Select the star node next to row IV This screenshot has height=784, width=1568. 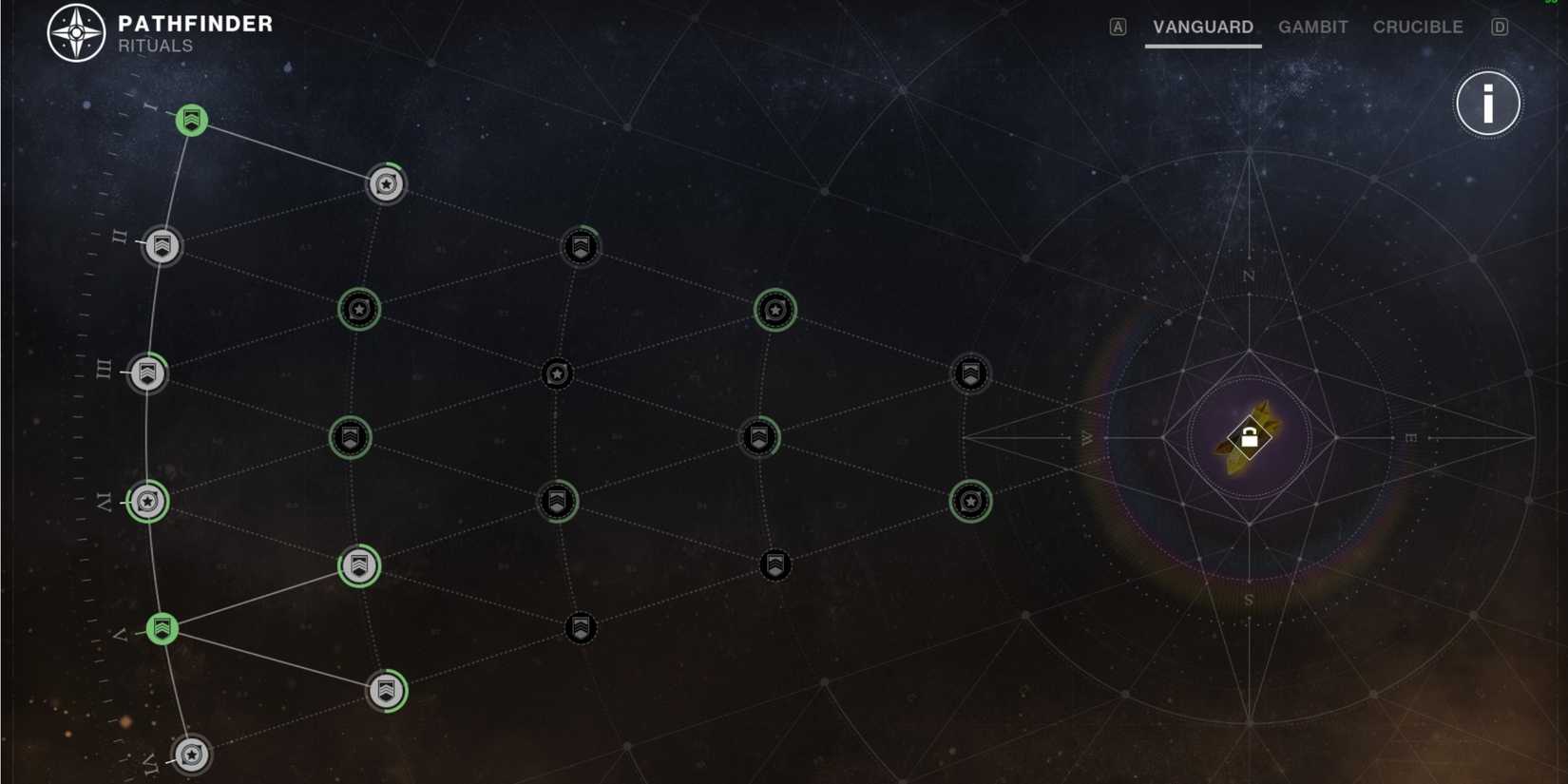[x=147, y=502]
